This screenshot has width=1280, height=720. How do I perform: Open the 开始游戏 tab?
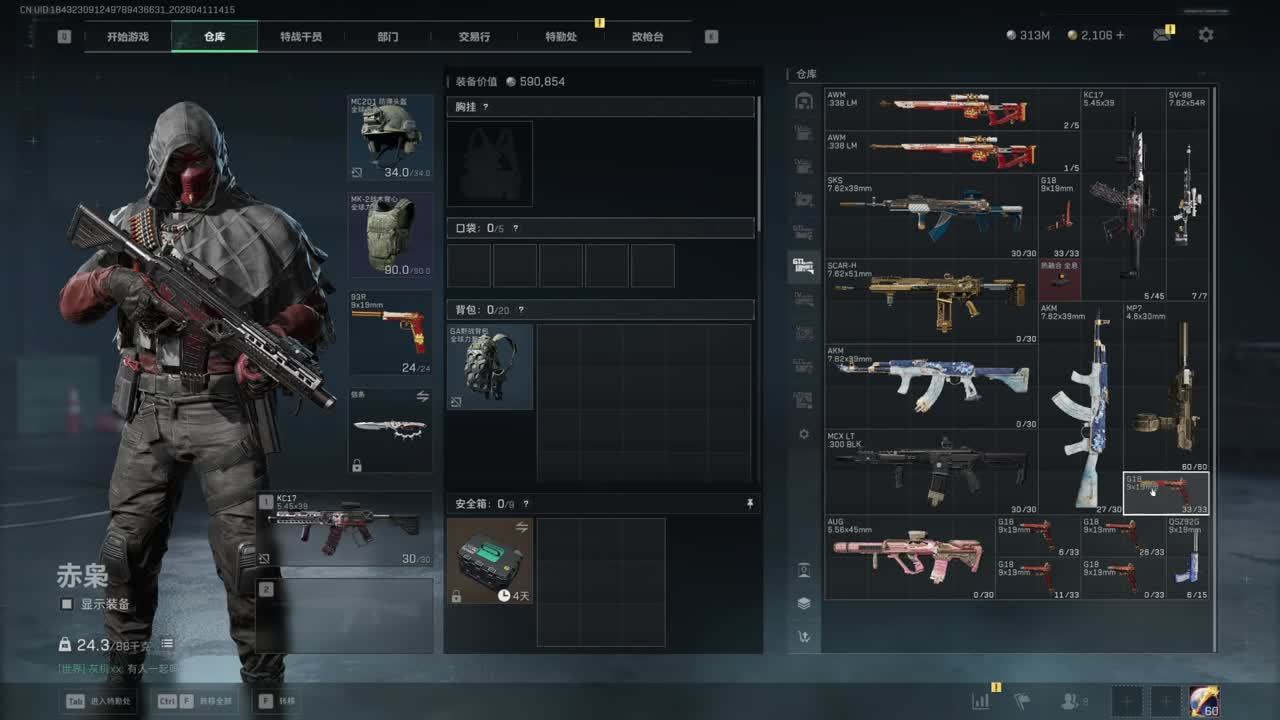click(128, 37)
